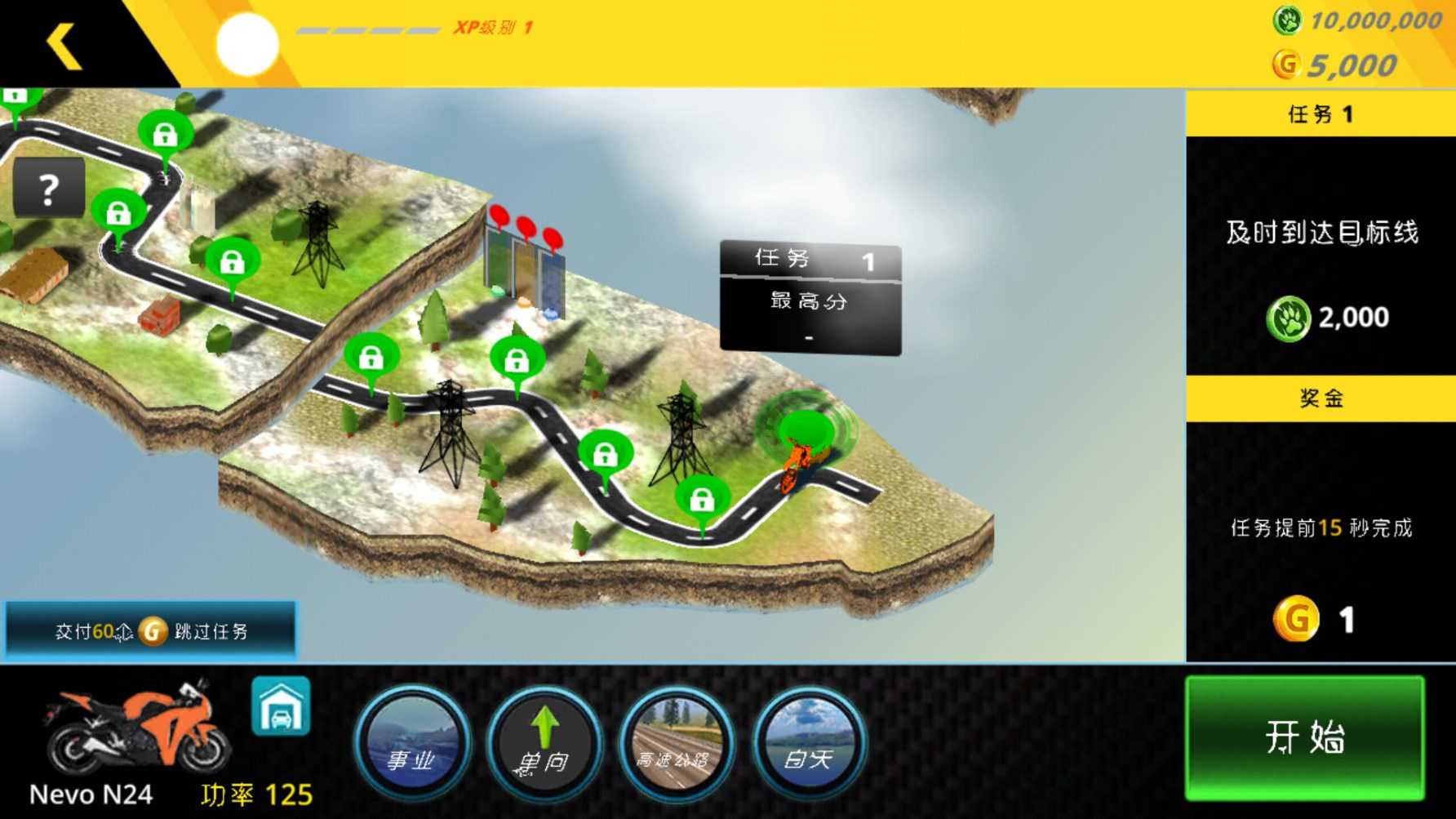Click the green cash paw currency icon
Image resolution: width=1456 pixels, height=819 pixels.
click(x=1287, y=20)
